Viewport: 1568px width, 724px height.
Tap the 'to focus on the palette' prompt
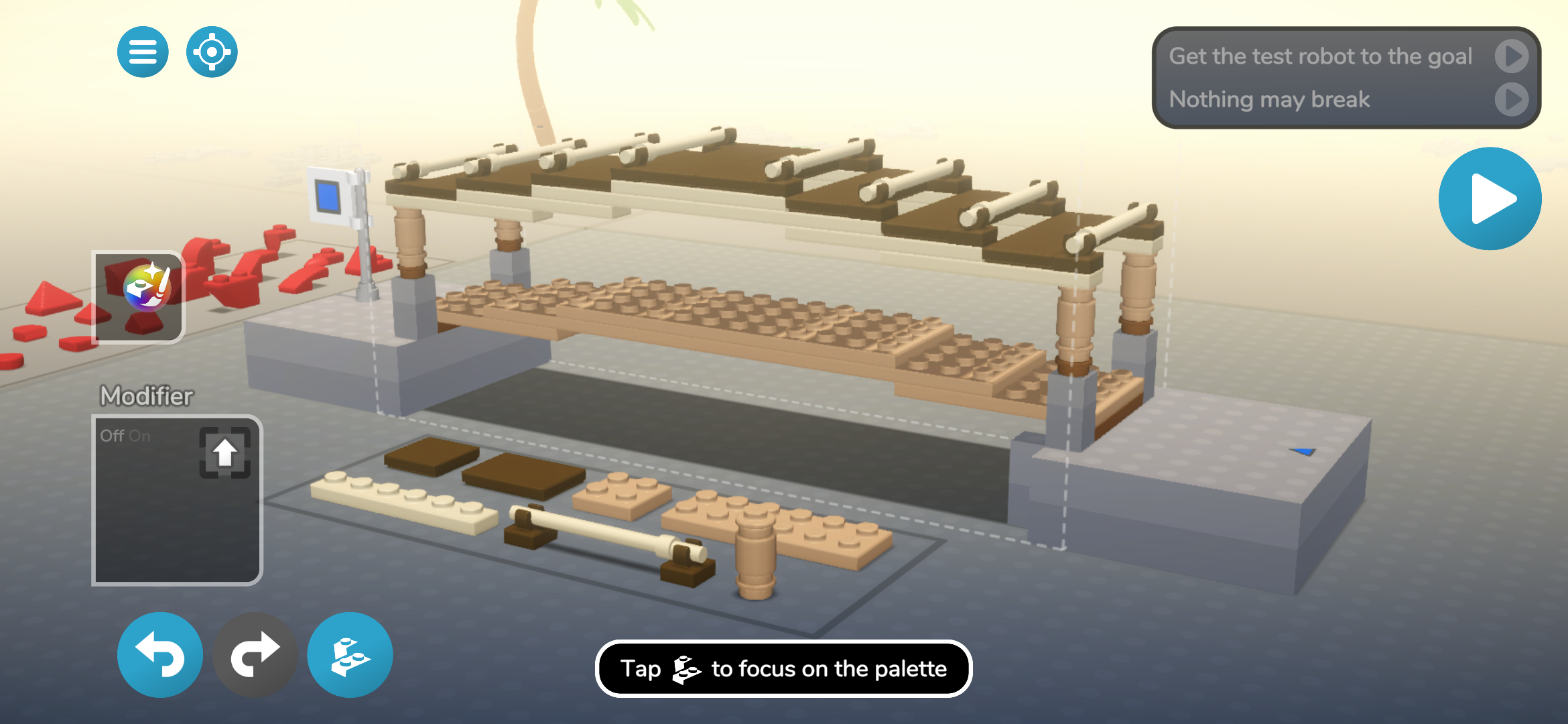point(783,668)
